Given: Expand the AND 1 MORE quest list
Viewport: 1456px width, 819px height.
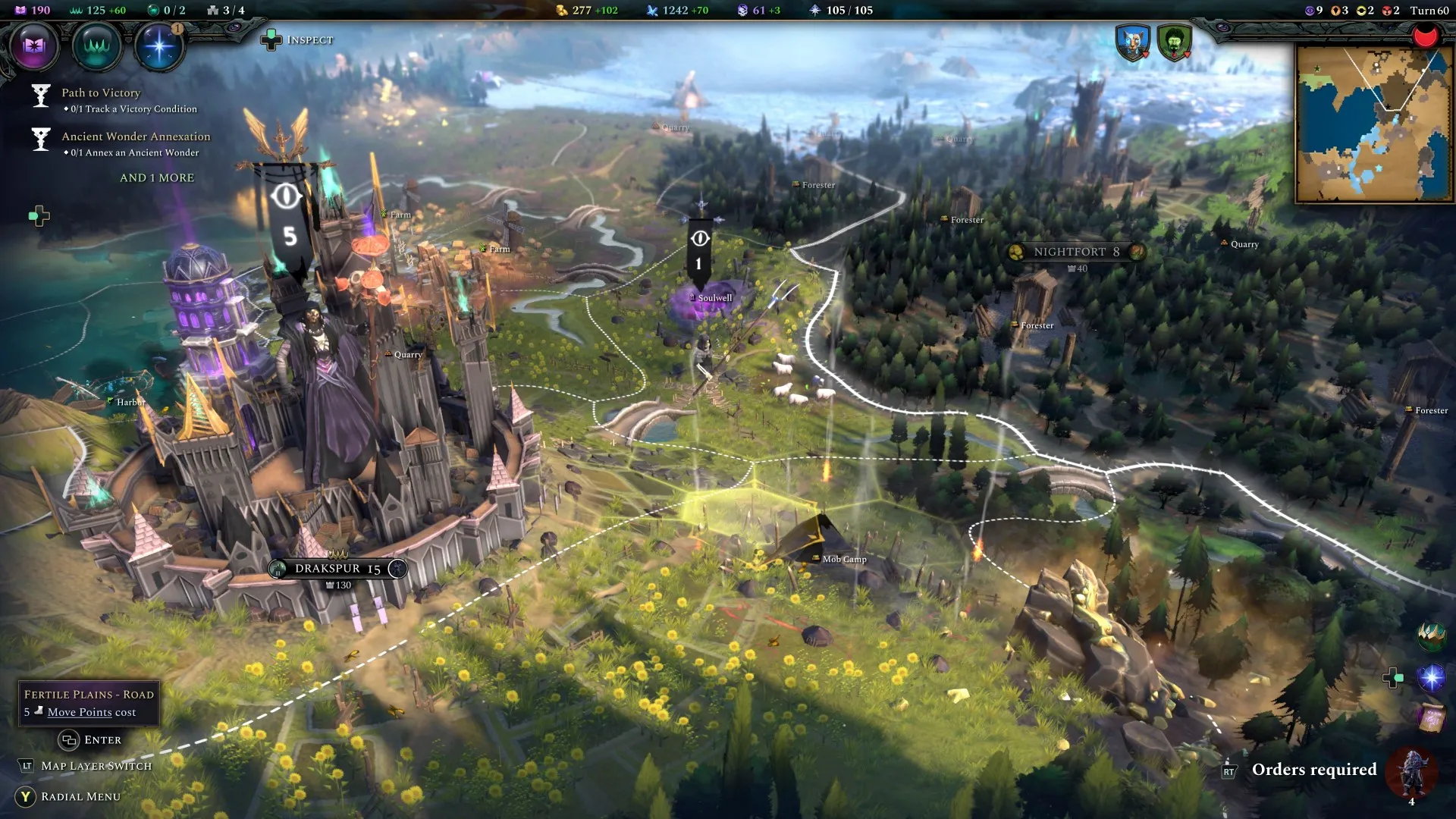Looking at the screenshot, I should pos(157,177).
